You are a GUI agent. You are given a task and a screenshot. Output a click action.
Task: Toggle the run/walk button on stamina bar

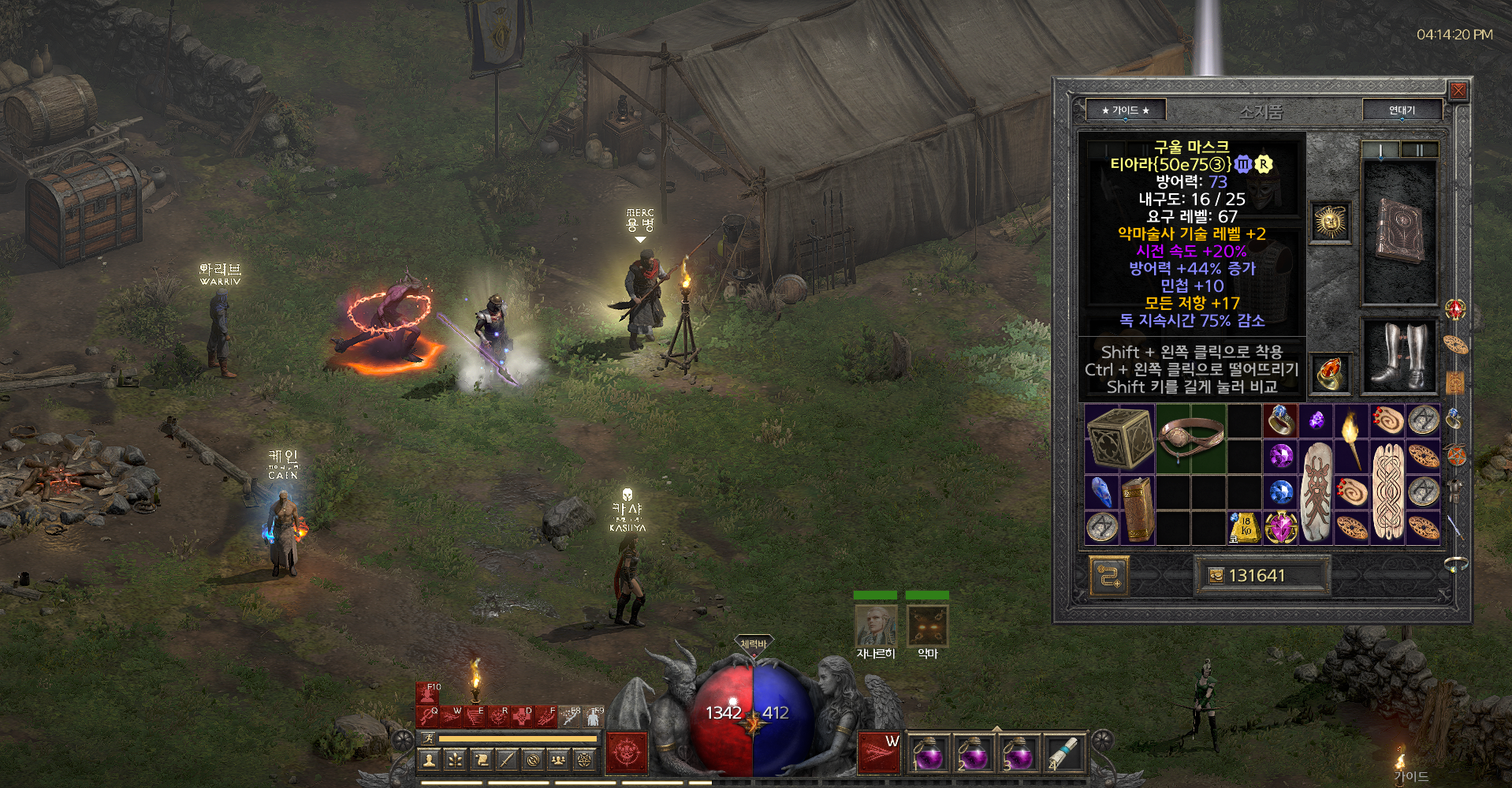[428, 738]
